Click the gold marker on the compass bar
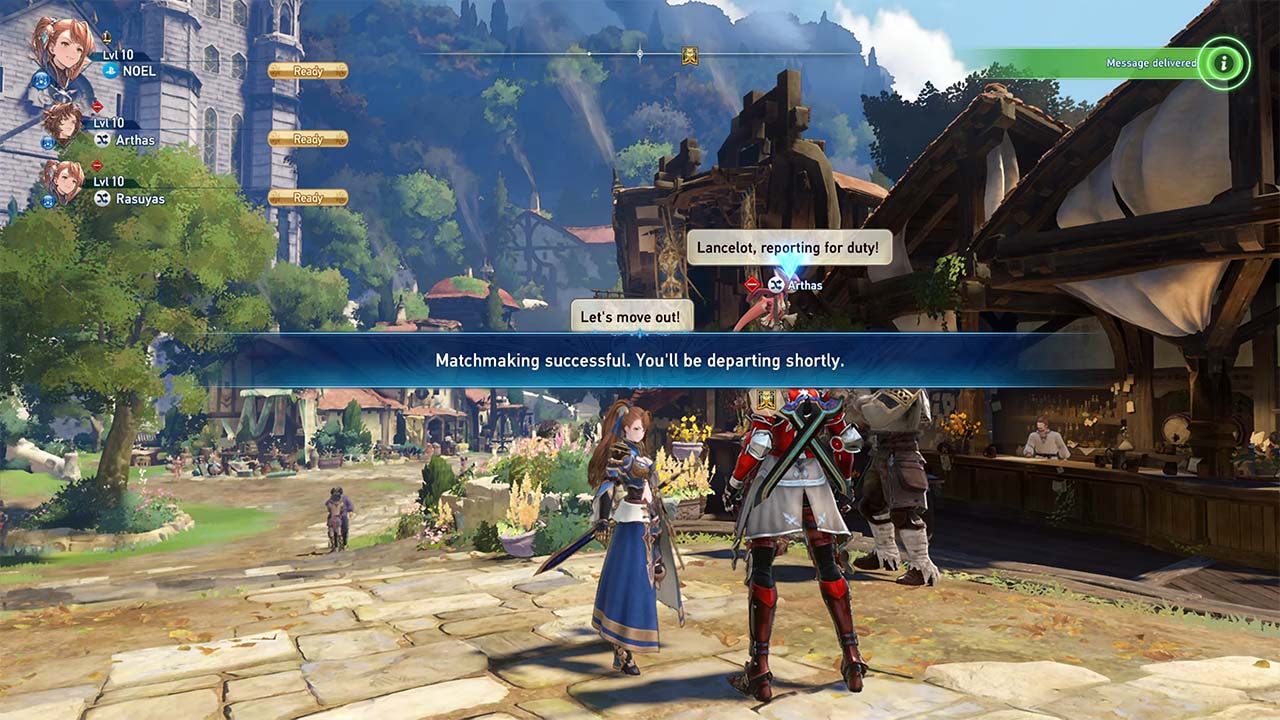 (690, 55)
